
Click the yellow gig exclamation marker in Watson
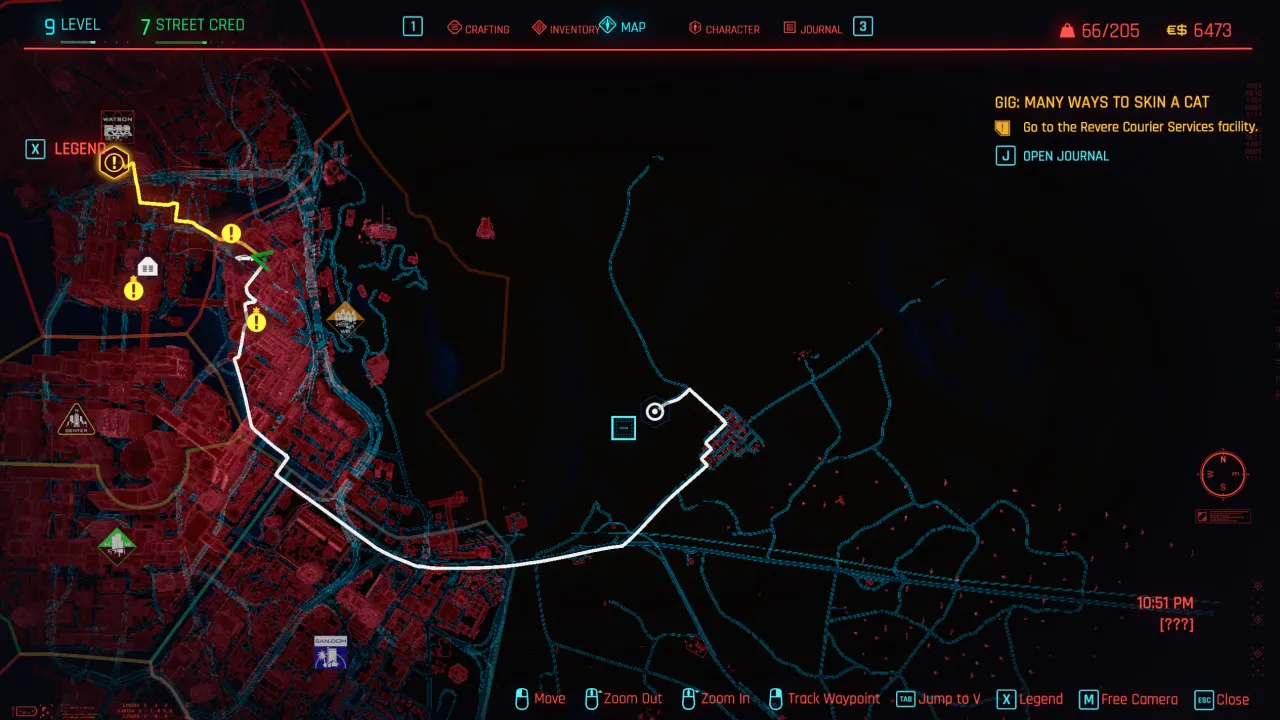[114, 162]
